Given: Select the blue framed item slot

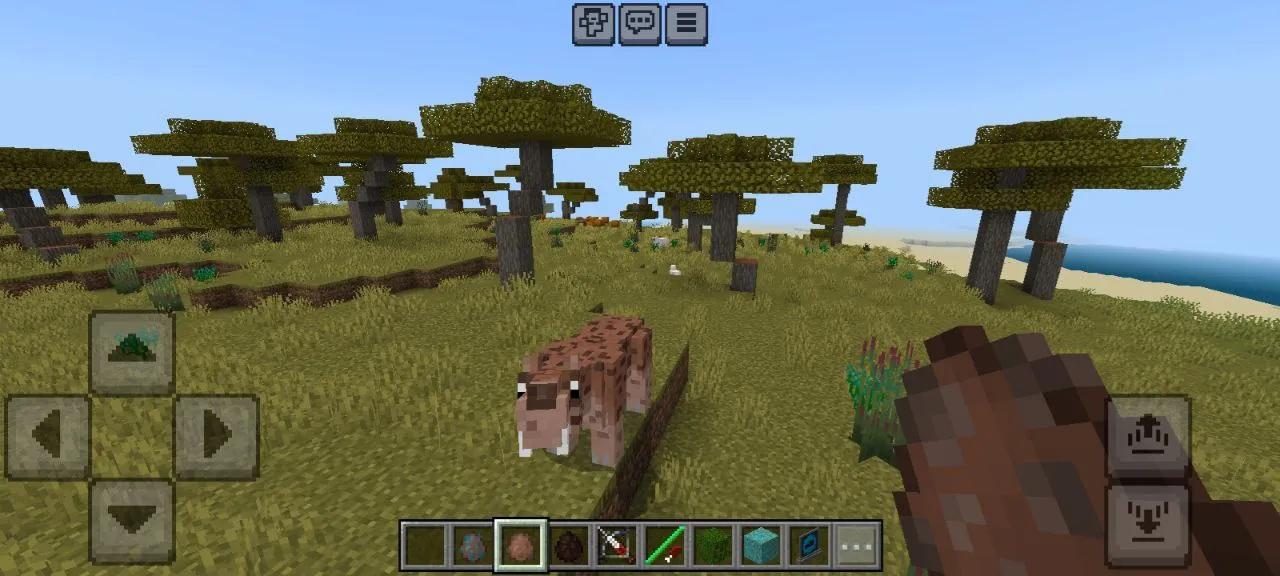Looking at the screenshot, I should [x=809, y=545].
